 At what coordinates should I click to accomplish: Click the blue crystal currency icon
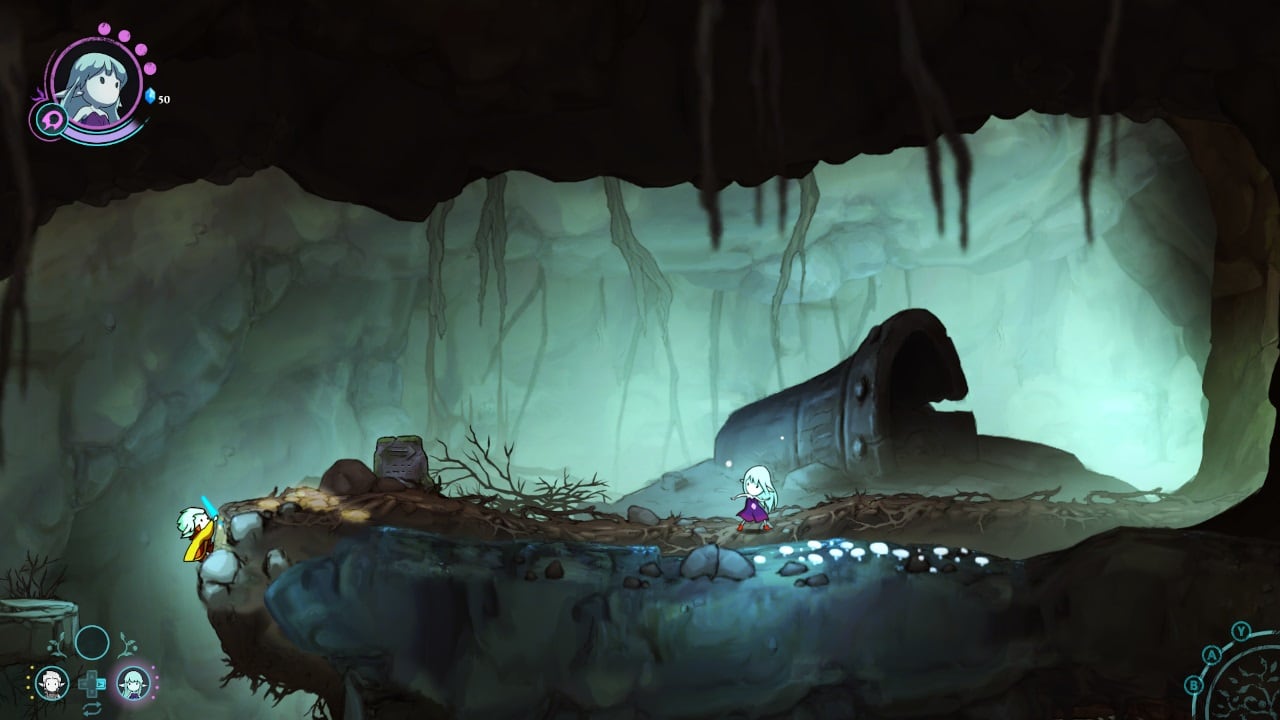click(150, 96)
